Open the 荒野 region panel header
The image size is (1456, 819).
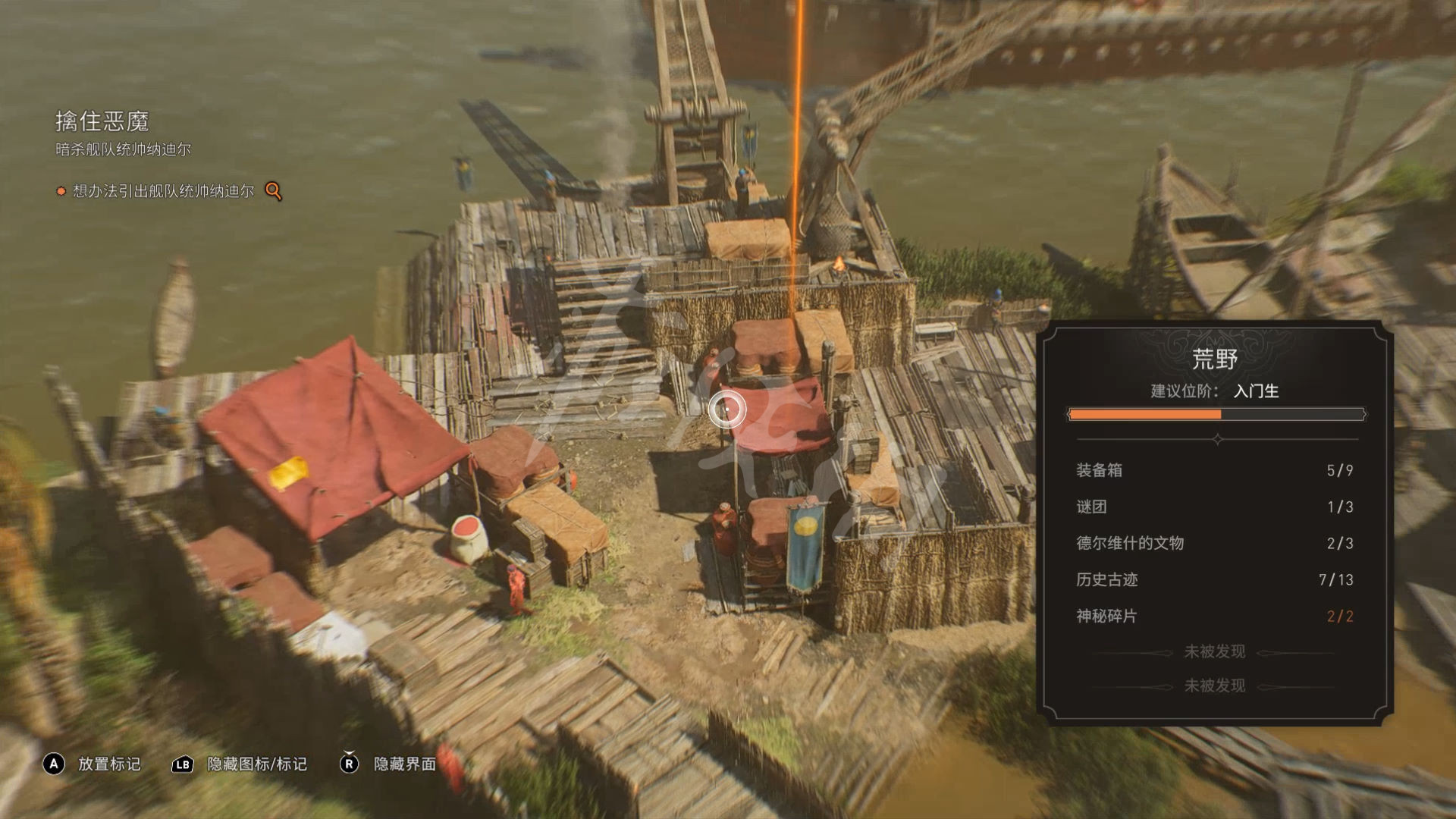pyautogui.click(x=1214, y=359)
